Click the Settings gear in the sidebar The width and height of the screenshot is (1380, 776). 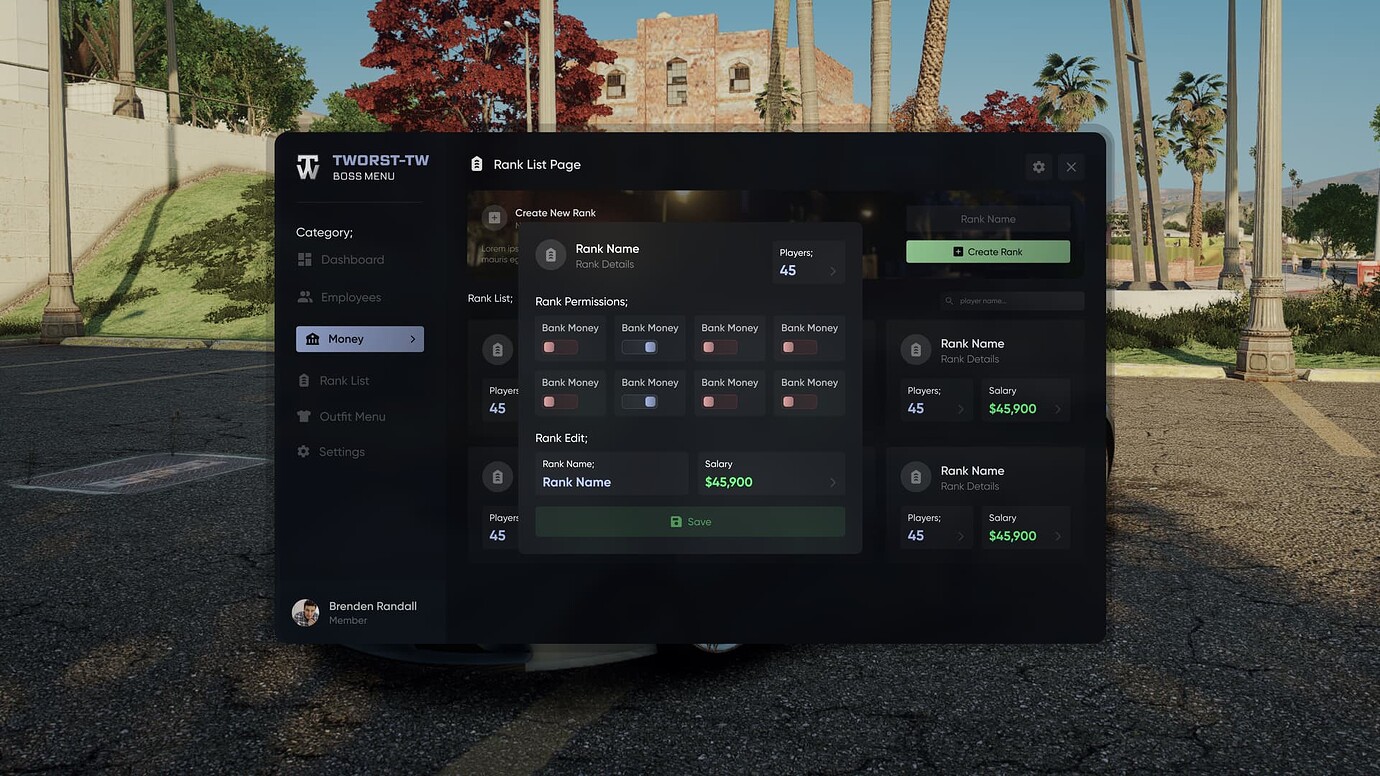click(x=303, y=452)
